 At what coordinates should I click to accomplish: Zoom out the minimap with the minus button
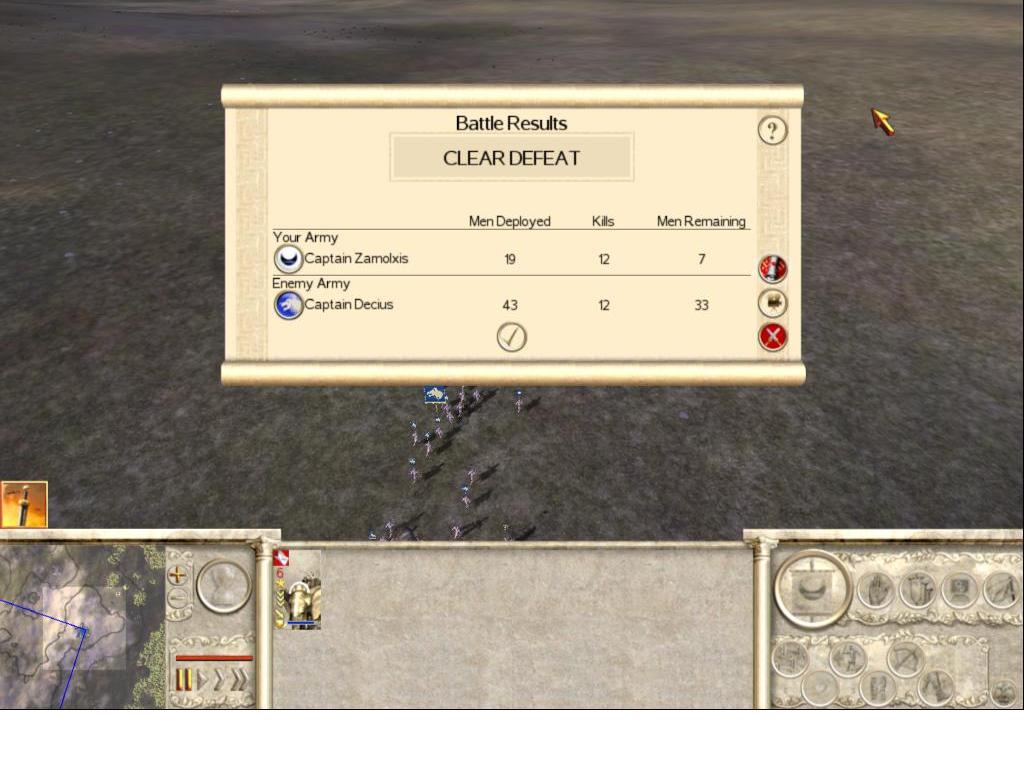[178, 598]
